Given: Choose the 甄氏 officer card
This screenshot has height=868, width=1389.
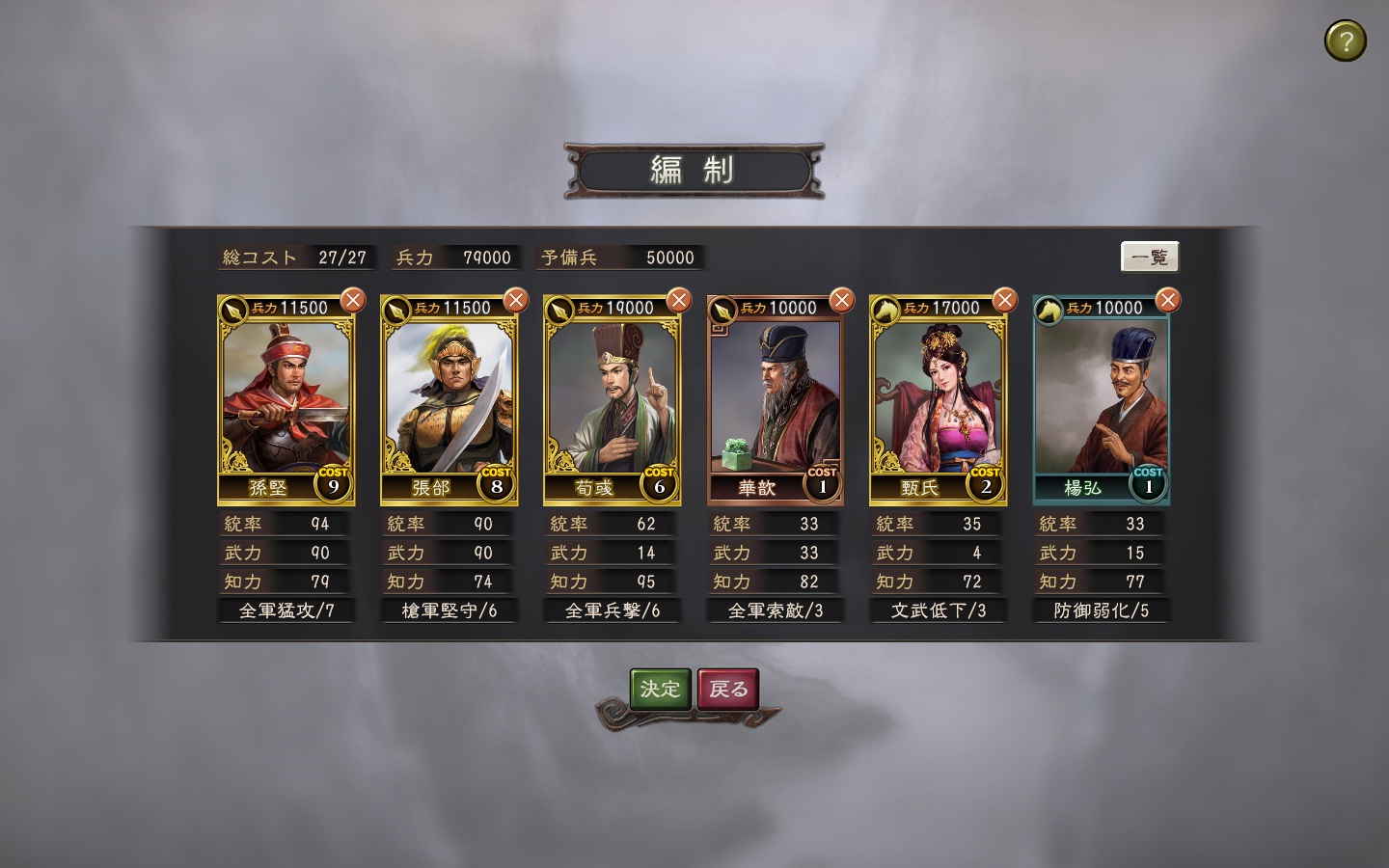Looking at the screenshot, I should click(938, 400).
